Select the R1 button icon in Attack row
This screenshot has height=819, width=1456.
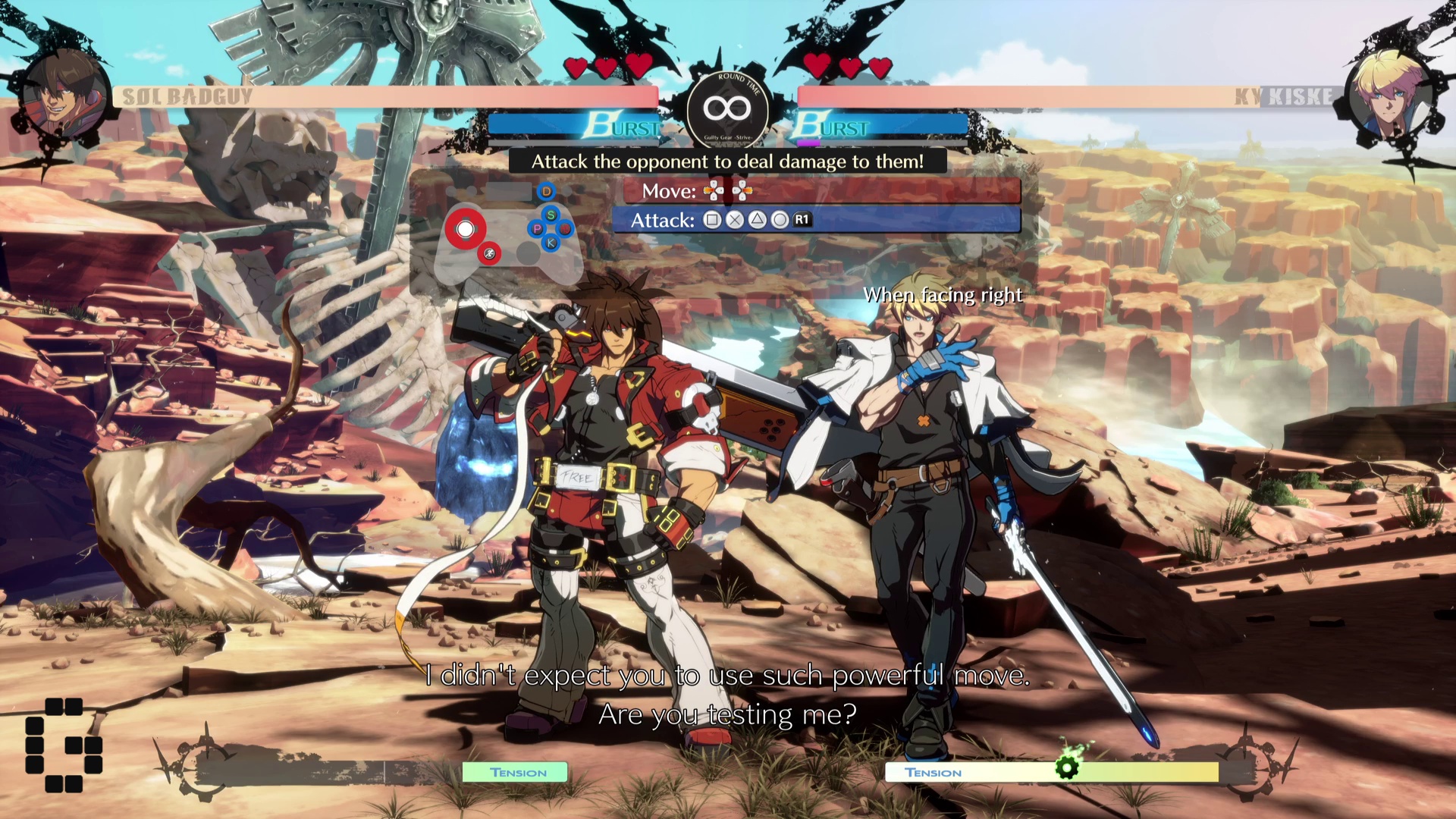(802, 220)
